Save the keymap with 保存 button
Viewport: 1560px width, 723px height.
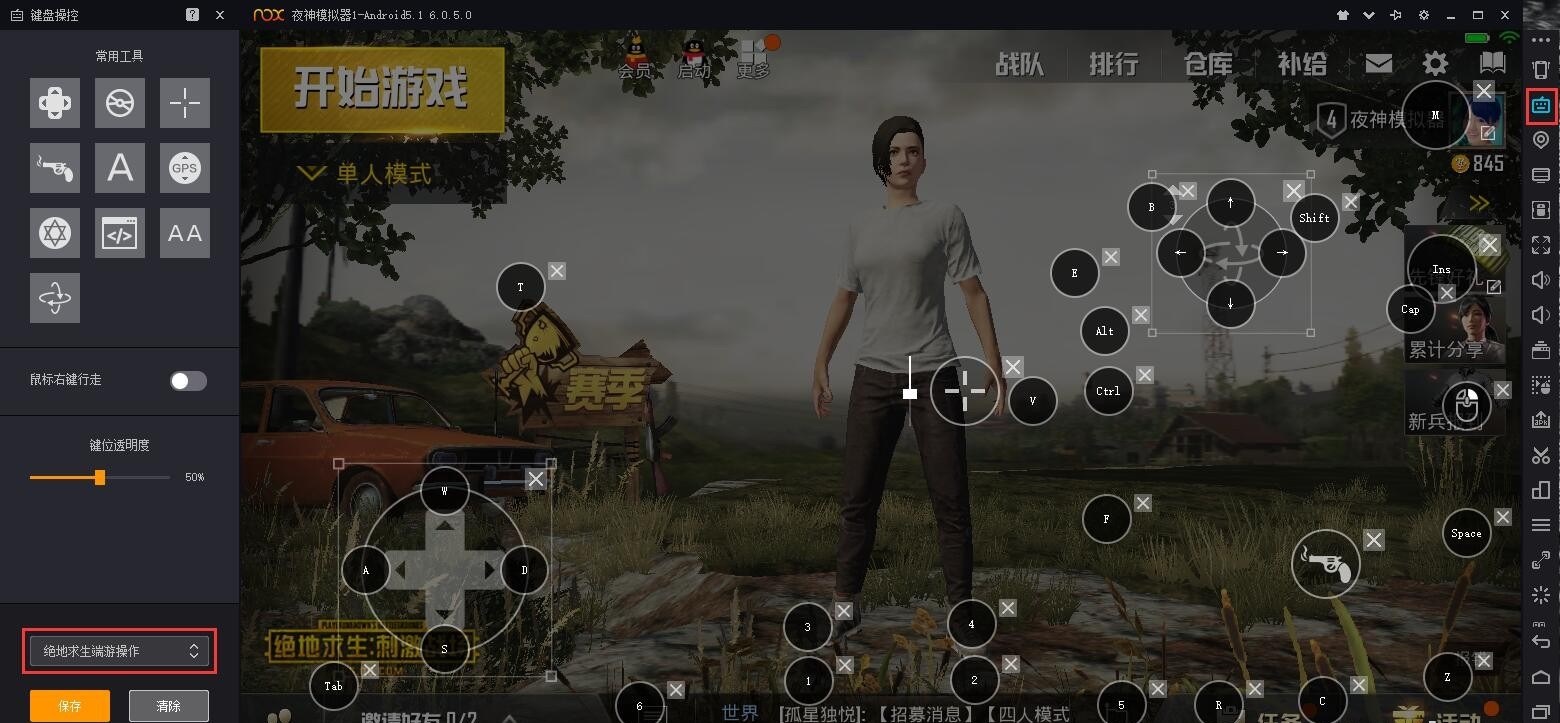click(69, 705)
